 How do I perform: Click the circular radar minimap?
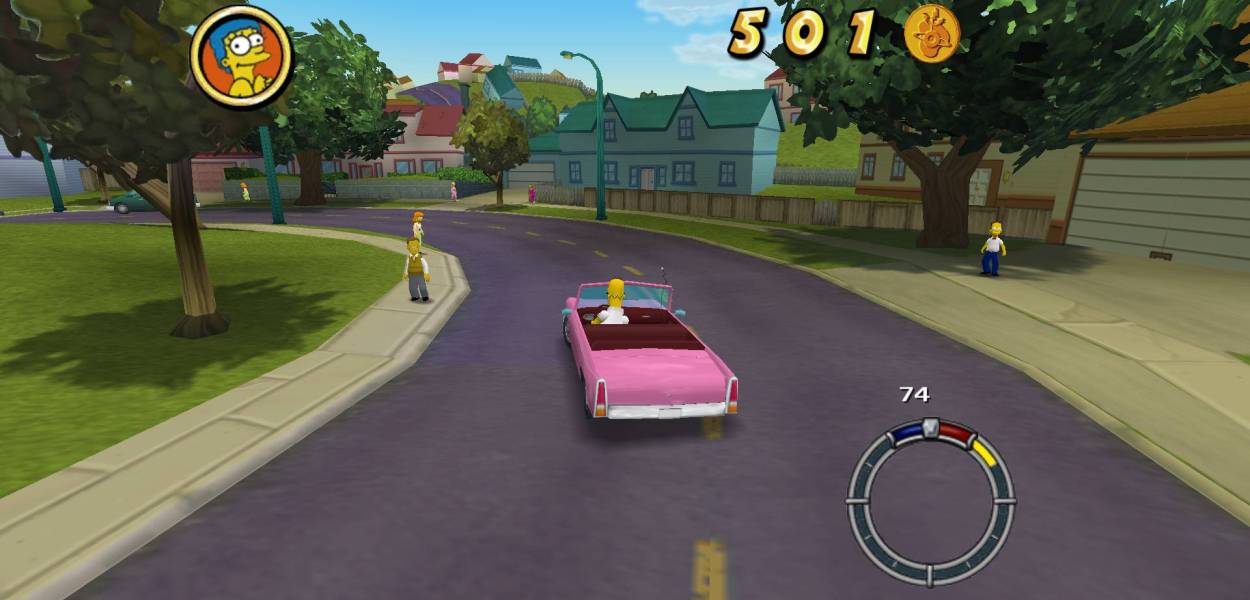(930, 501)
